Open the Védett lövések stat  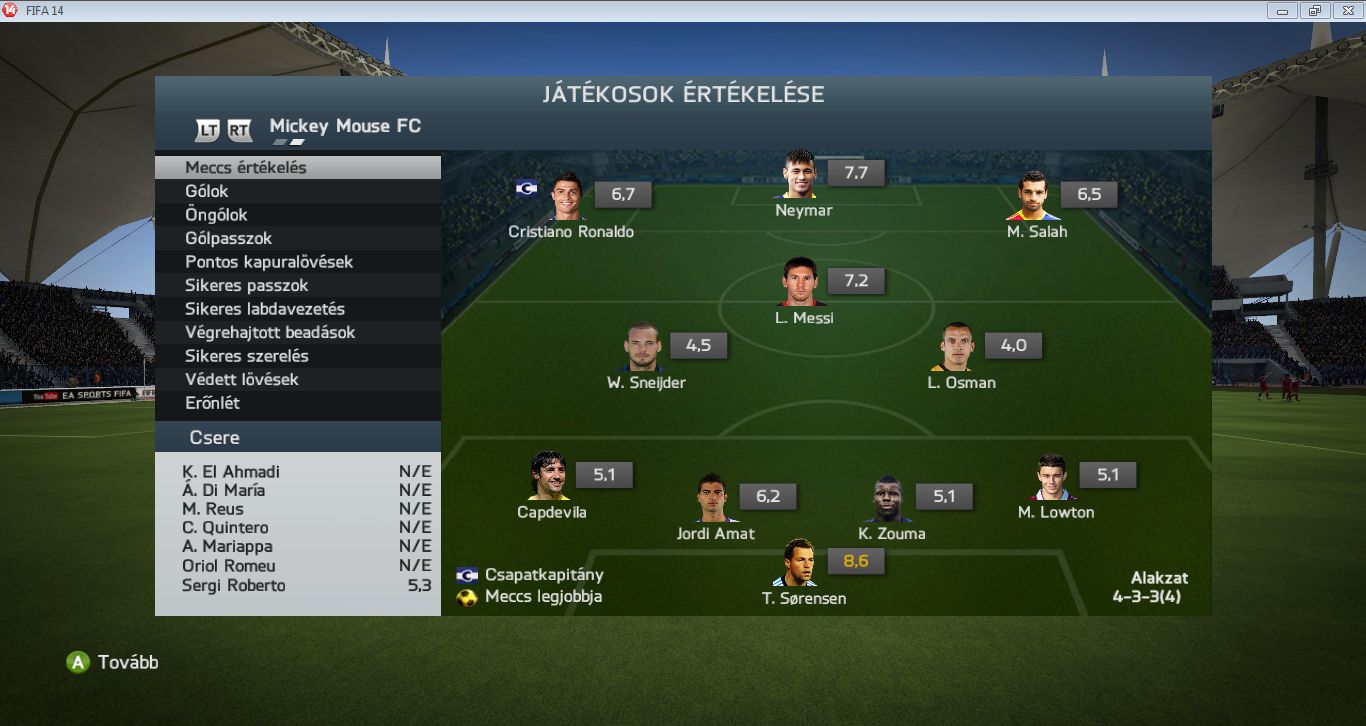tap(242, 379)
